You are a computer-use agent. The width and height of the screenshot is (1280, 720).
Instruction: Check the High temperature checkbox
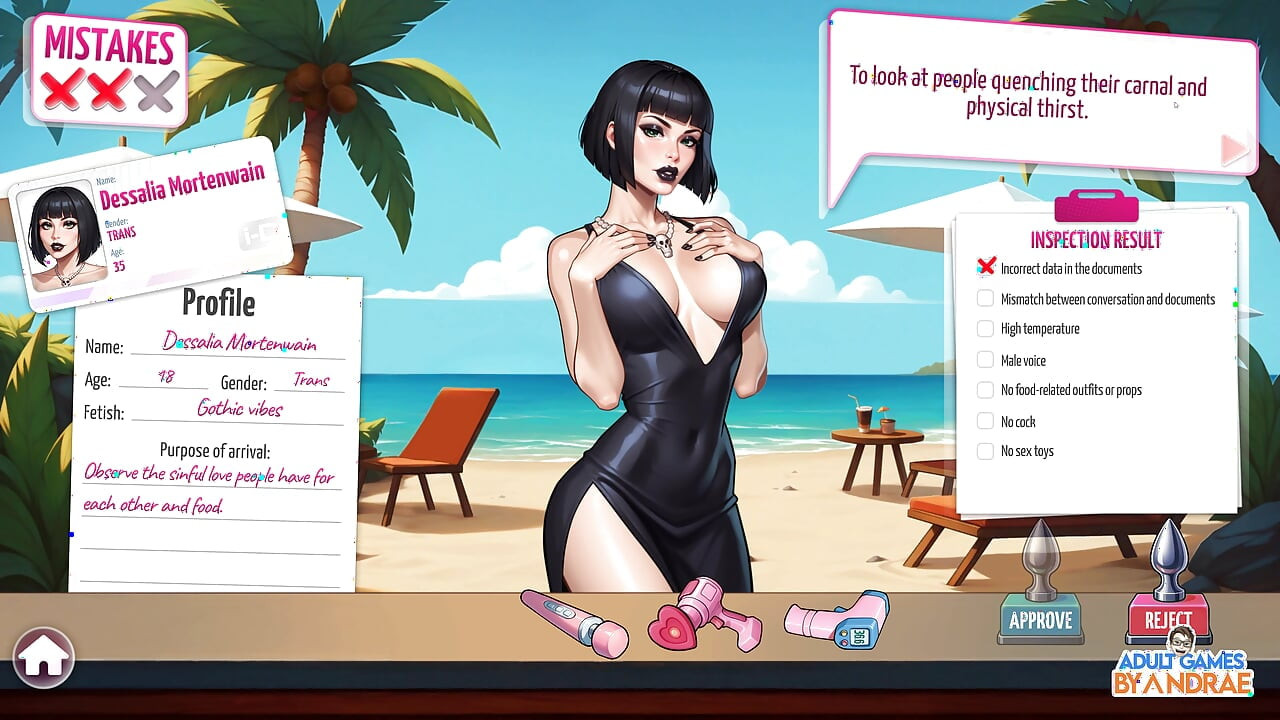pyautogui.click(x=986, y=328)
